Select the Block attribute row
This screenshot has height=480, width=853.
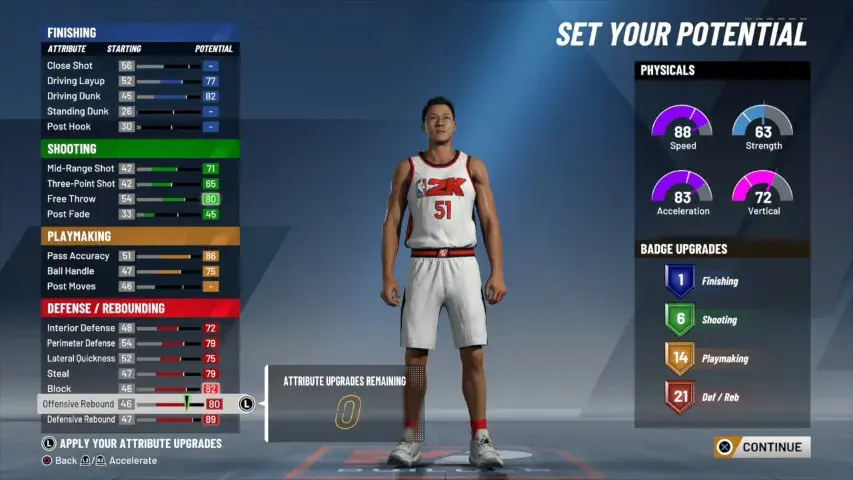pyautogui.click(x=140, y=388)
